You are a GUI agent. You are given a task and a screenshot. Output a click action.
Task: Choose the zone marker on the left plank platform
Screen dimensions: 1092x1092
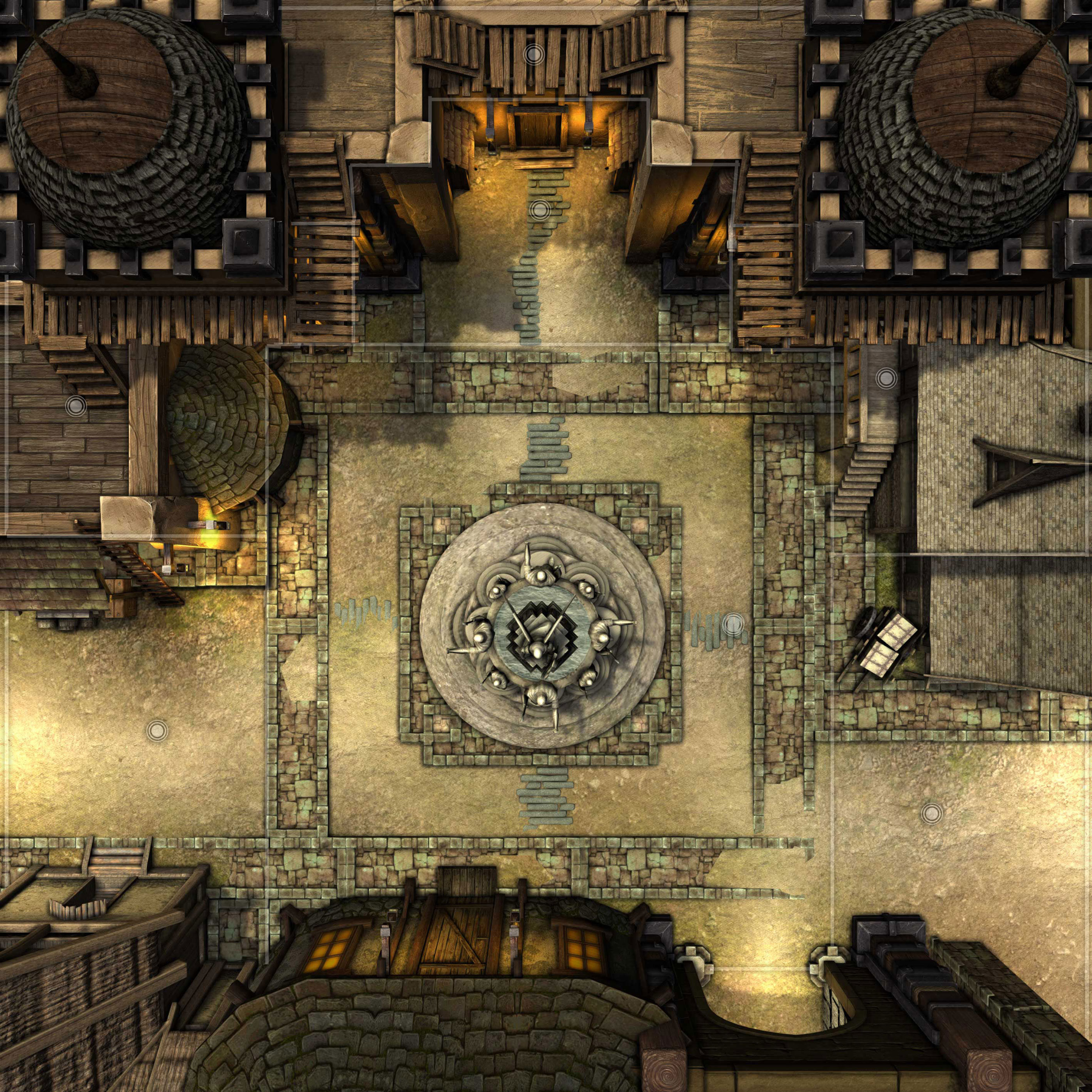(75, 405)
